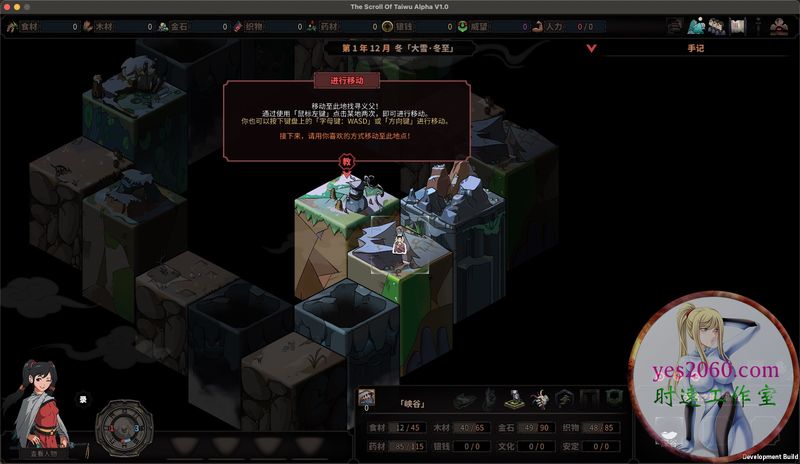Activate the hand-shaped gather icon in tile panel
Viewport: 800px width, 464px height.
[x=540, y=401]
